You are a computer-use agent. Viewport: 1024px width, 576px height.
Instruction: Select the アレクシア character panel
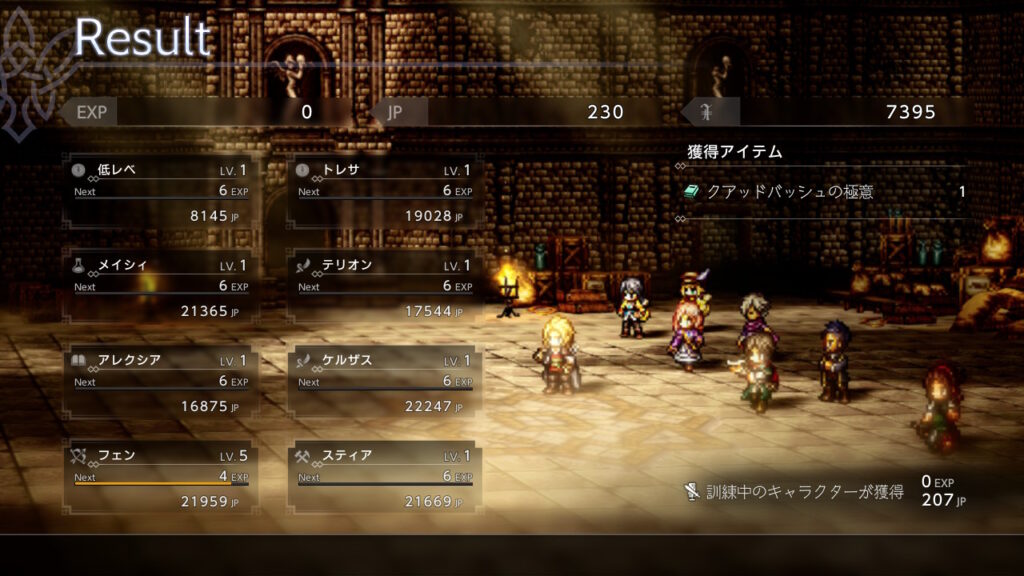click(x=161, y=383)
